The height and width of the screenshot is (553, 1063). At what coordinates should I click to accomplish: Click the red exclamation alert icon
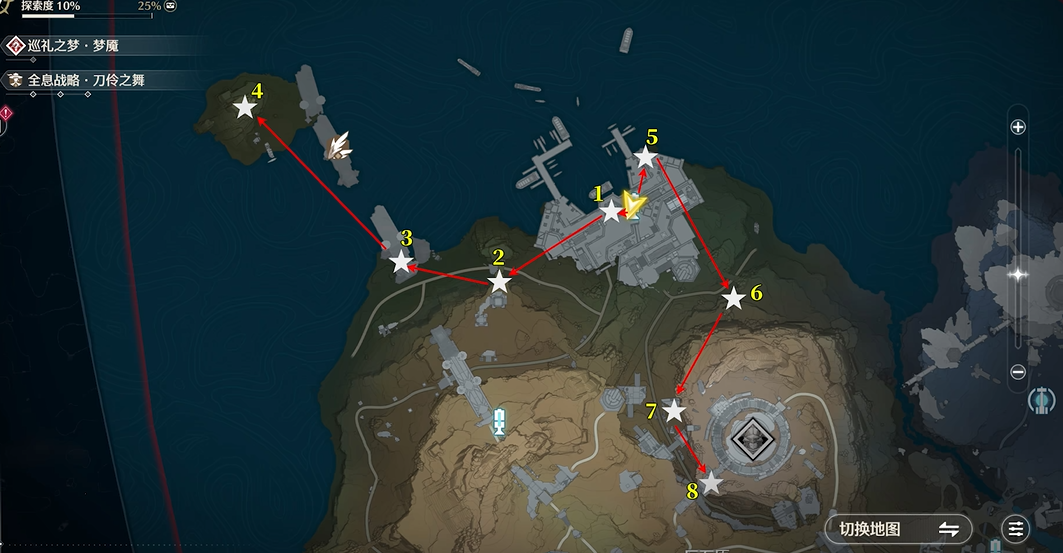pos(5,115)
